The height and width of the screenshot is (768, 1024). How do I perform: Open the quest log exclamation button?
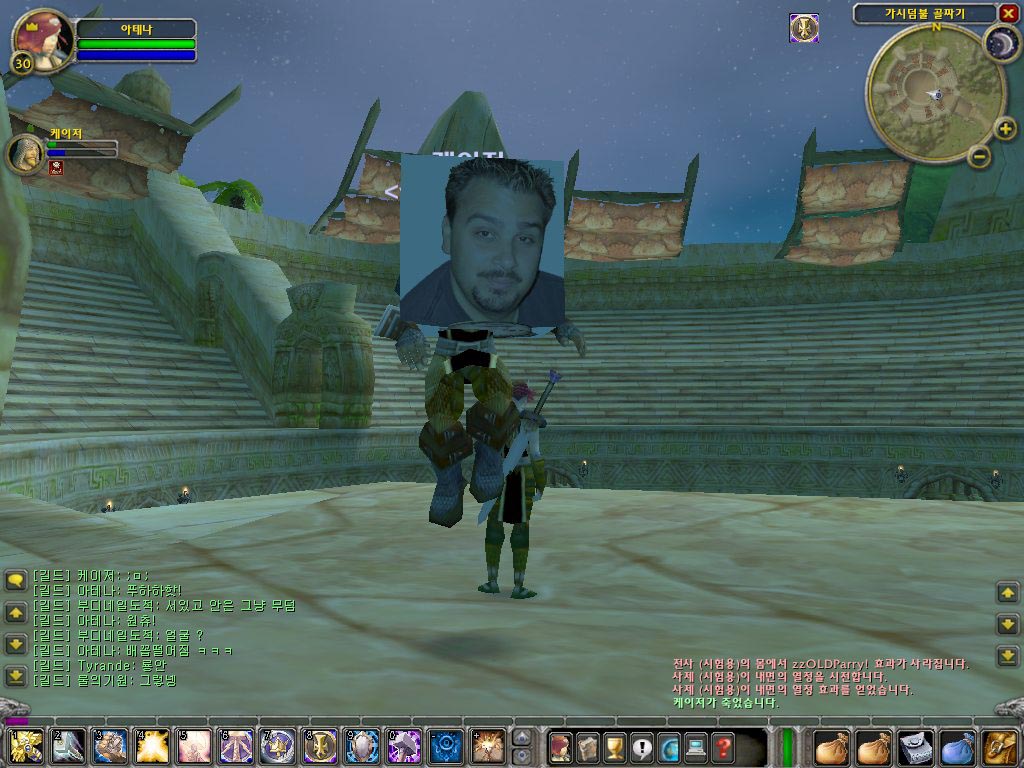641,747
